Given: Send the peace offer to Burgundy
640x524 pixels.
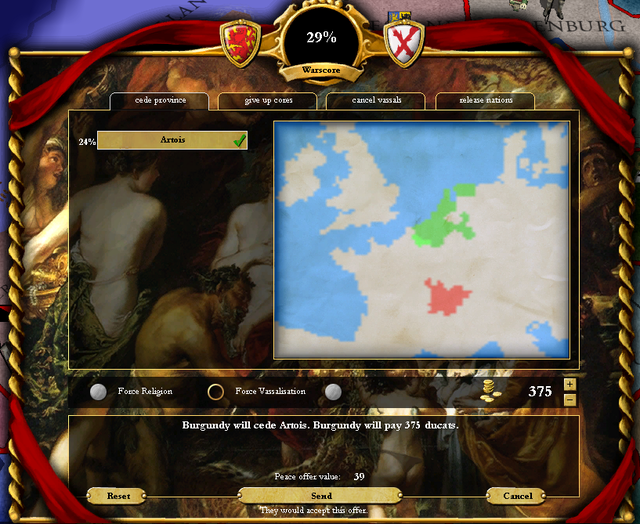Looking at the screenshot, I should tap(321, 496).
